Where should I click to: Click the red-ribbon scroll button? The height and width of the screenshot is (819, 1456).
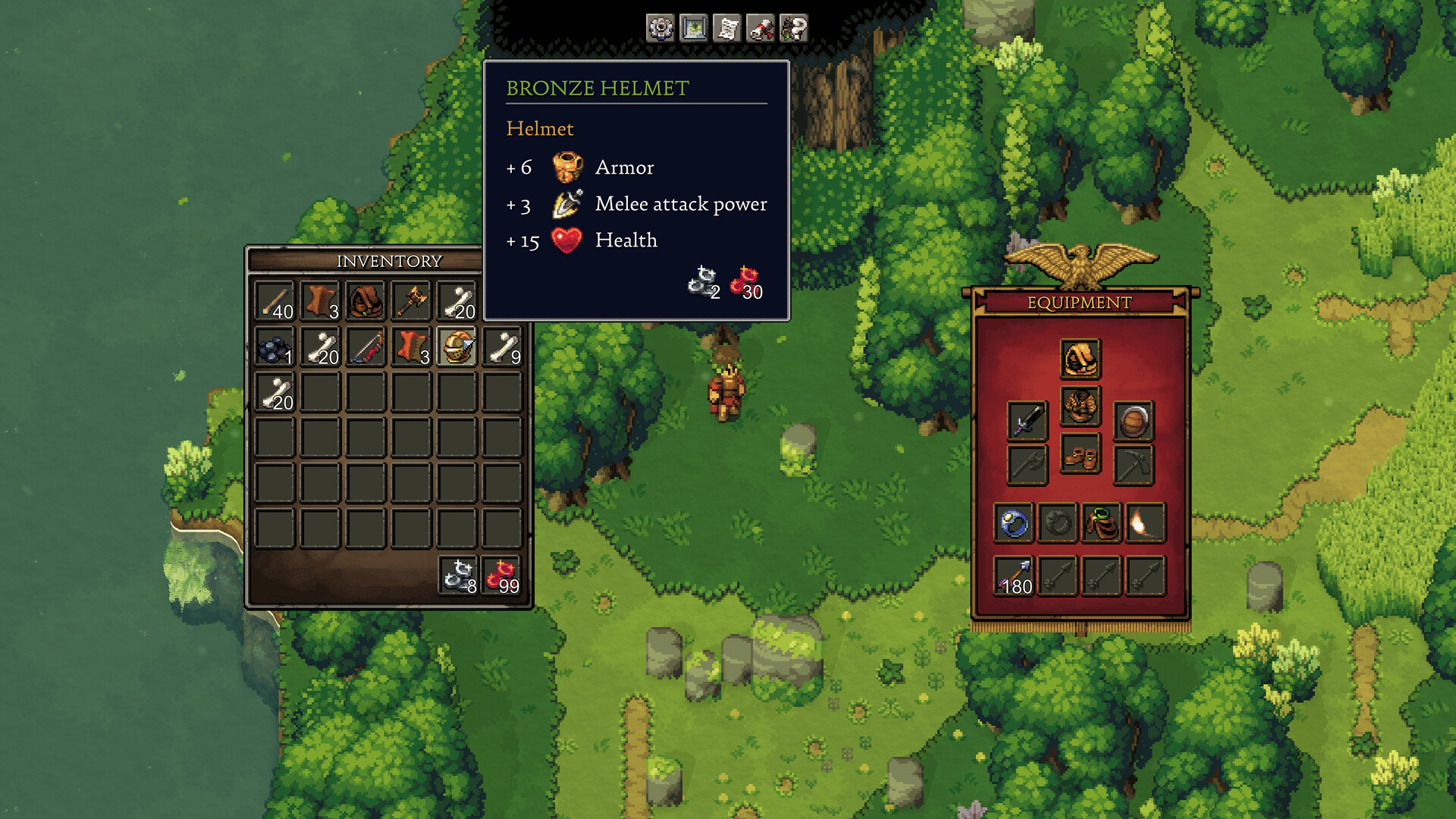761,28
